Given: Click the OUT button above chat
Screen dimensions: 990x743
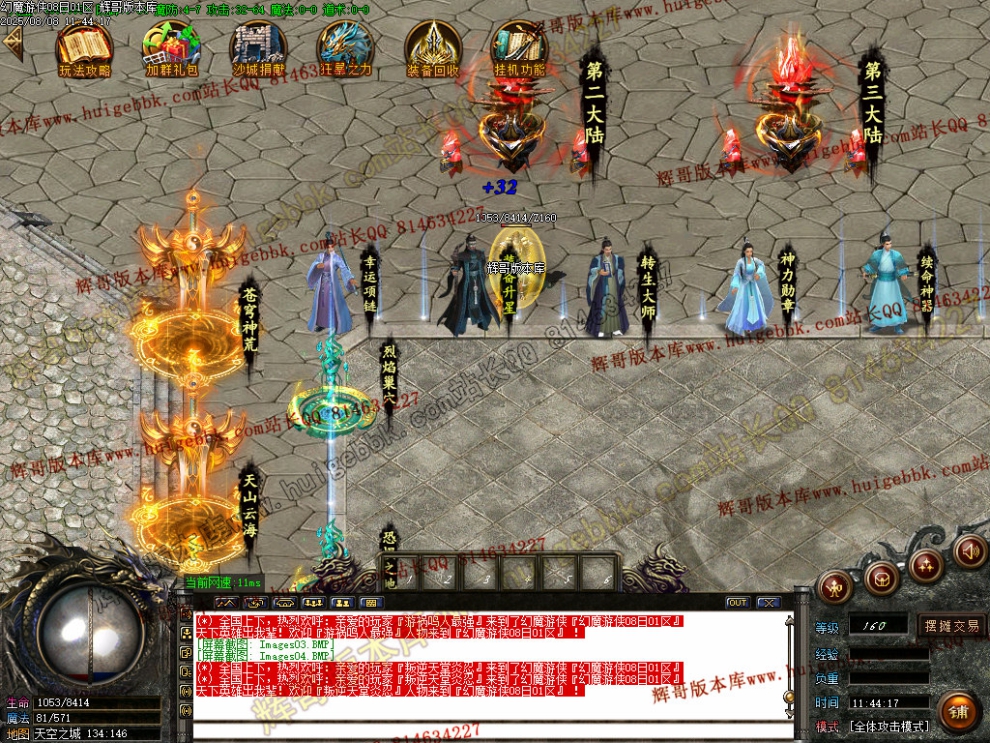Looking at the screenshot, I should click(x=737, y=603).
